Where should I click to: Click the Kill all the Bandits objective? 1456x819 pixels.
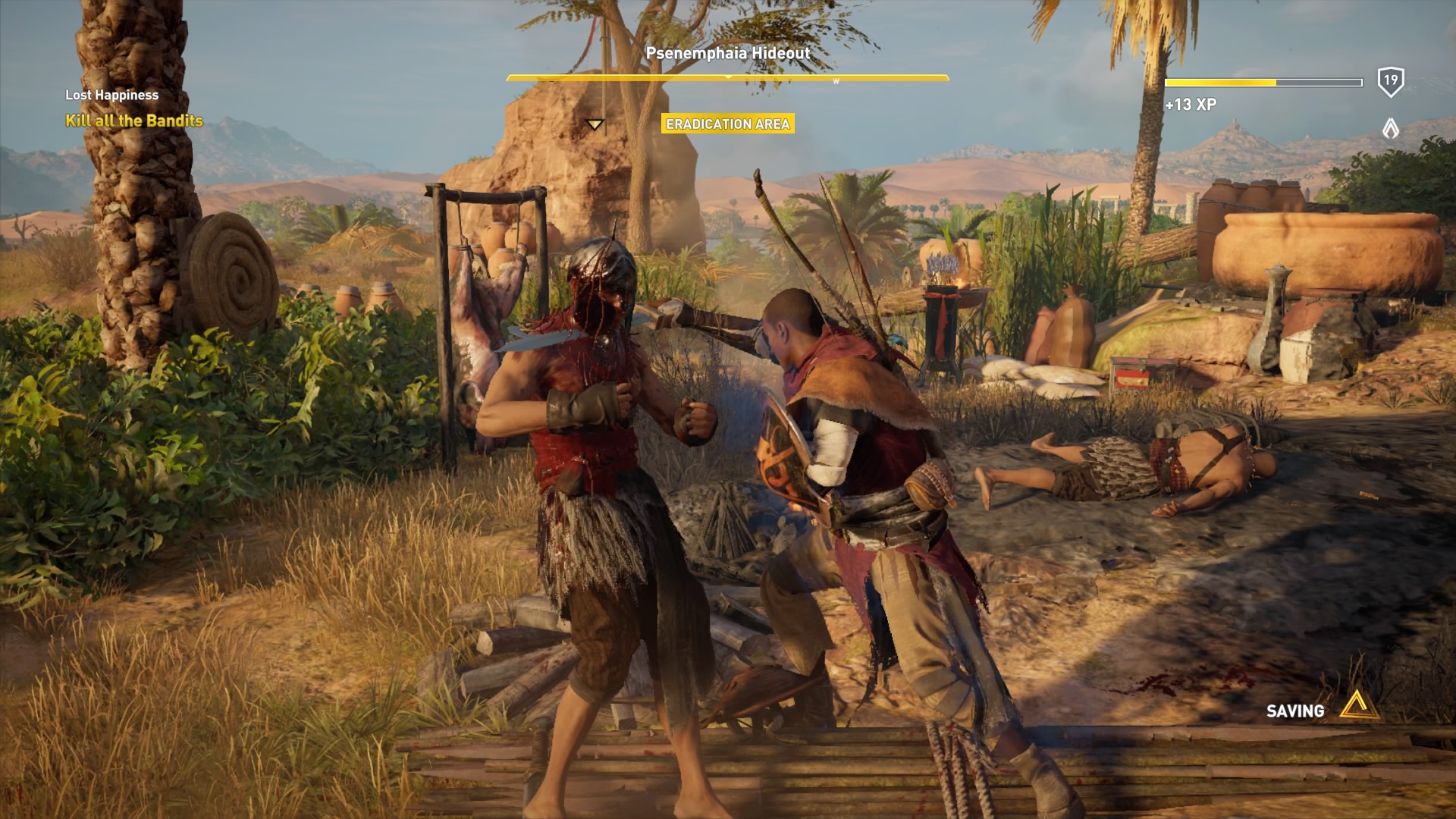[x=134, y=121]
